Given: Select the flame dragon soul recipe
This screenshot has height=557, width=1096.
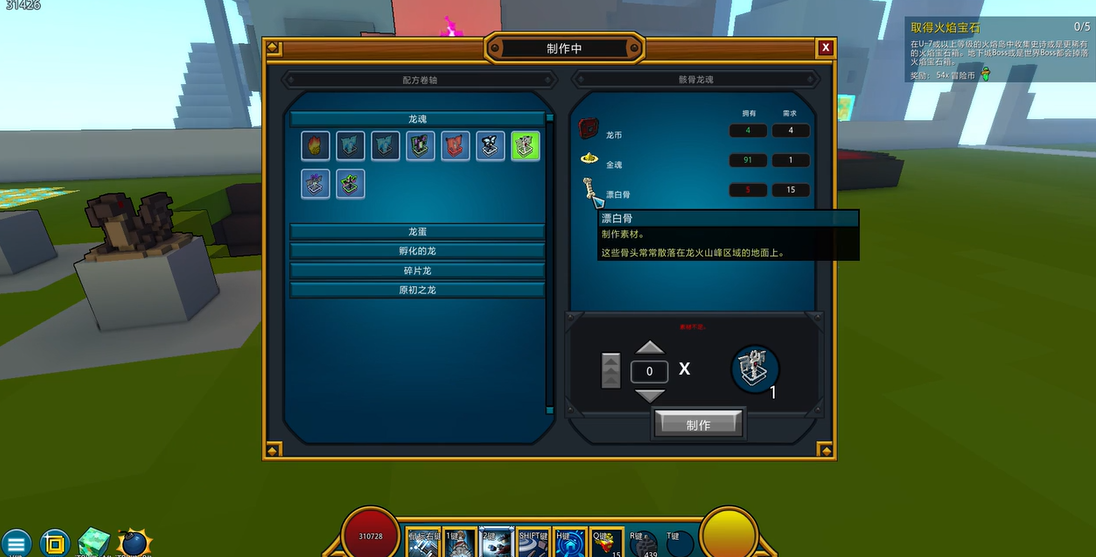Looking at the screenshot, I should click(316, 146).
